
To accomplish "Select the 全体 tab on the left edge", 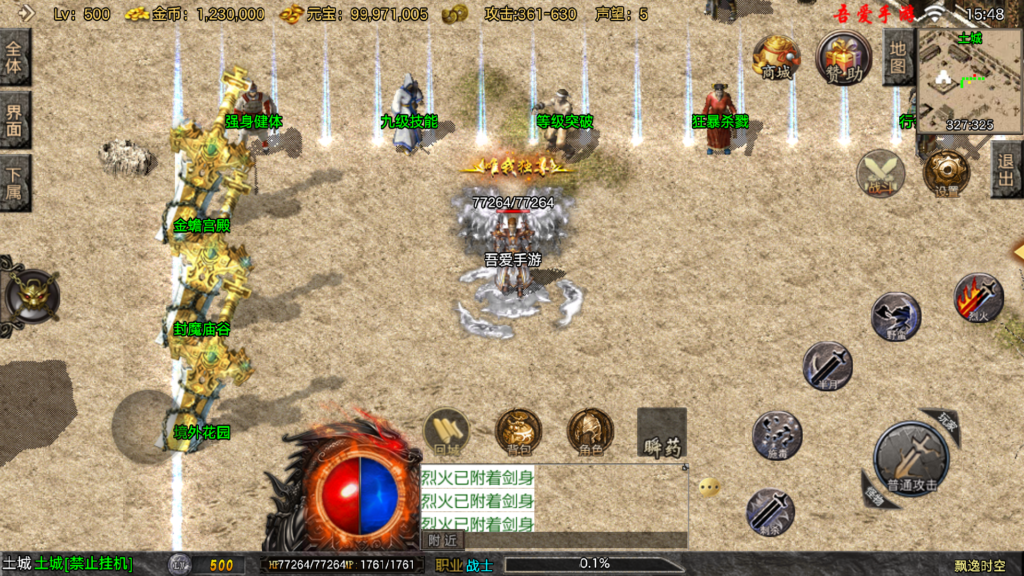I will click(x=14, y=57).
